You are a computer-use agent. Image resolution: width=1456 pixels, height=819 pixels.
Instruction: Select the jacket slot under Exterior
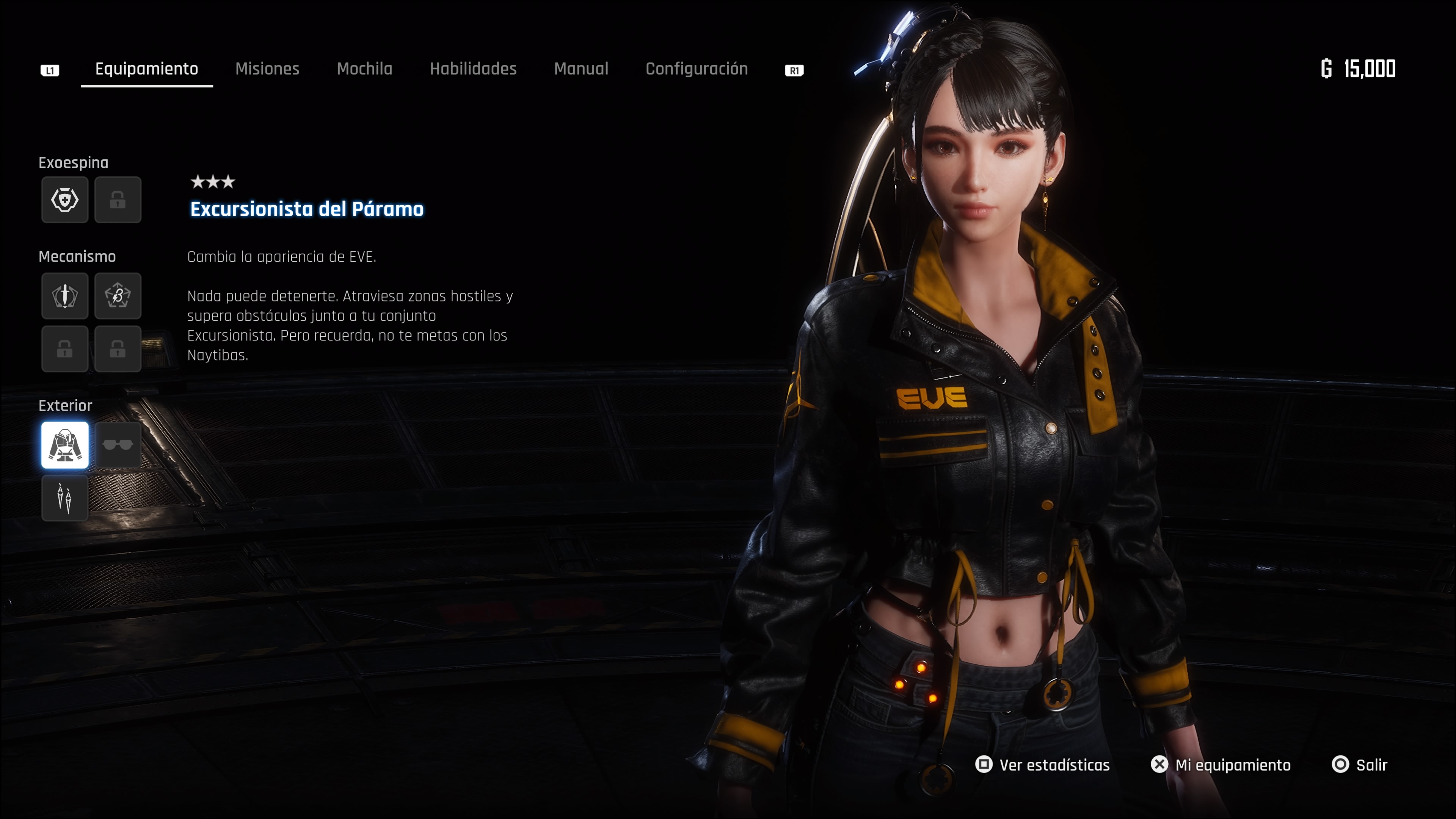pyautogui.click(x=64, y=446)
